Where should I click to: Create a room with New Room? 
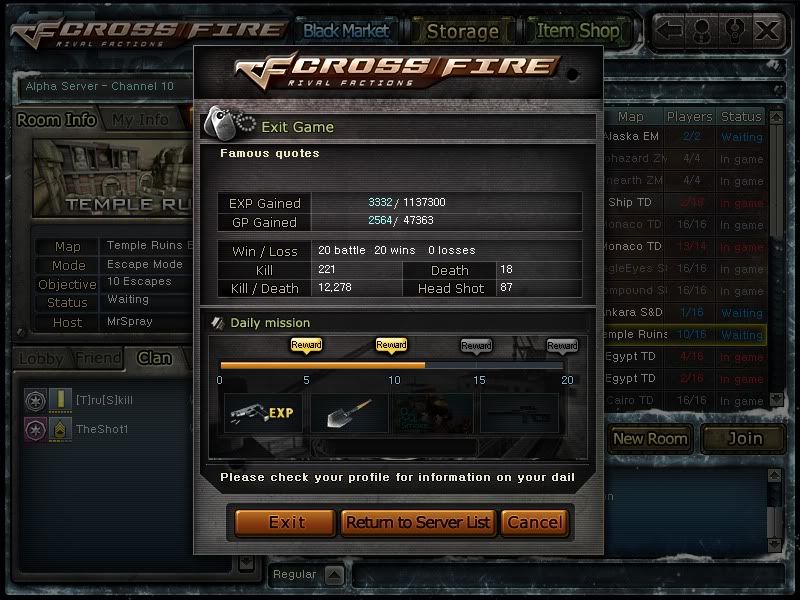tap(650, 438)
